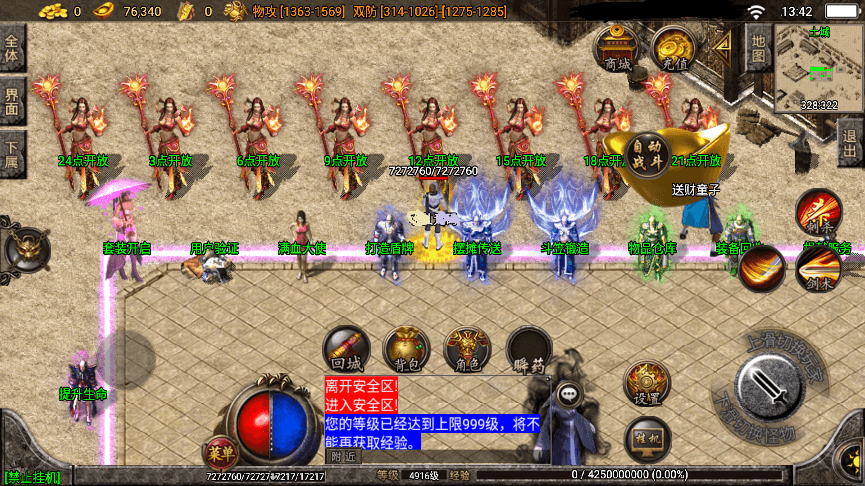Use the 瞬药 instant potion slot
Image resolution: width=865 pixels, height=486 pixels.
point(528,351)
